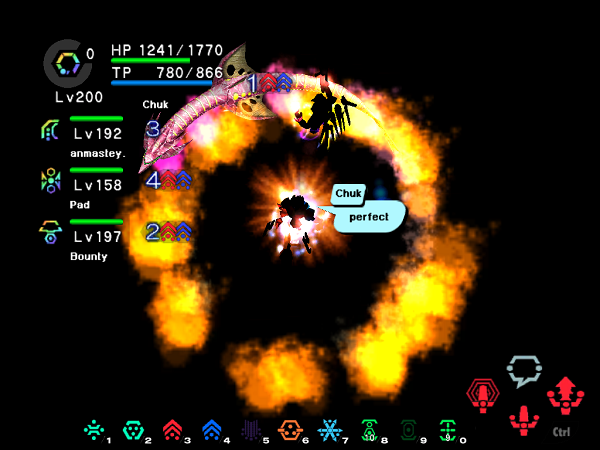Viewport: 600px width, 450px height.
Task: Use the teal quick-slot icon numbered 1
Action: [93, 430]
